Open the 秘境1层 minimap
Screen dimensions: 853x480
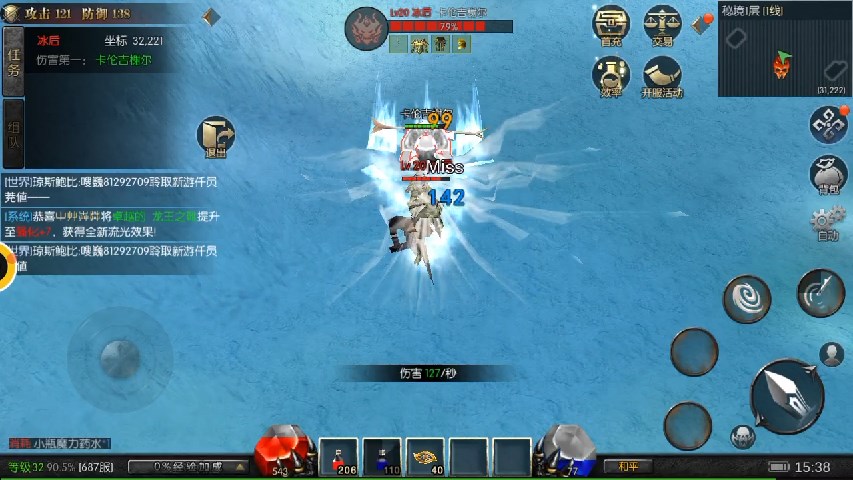783,55
